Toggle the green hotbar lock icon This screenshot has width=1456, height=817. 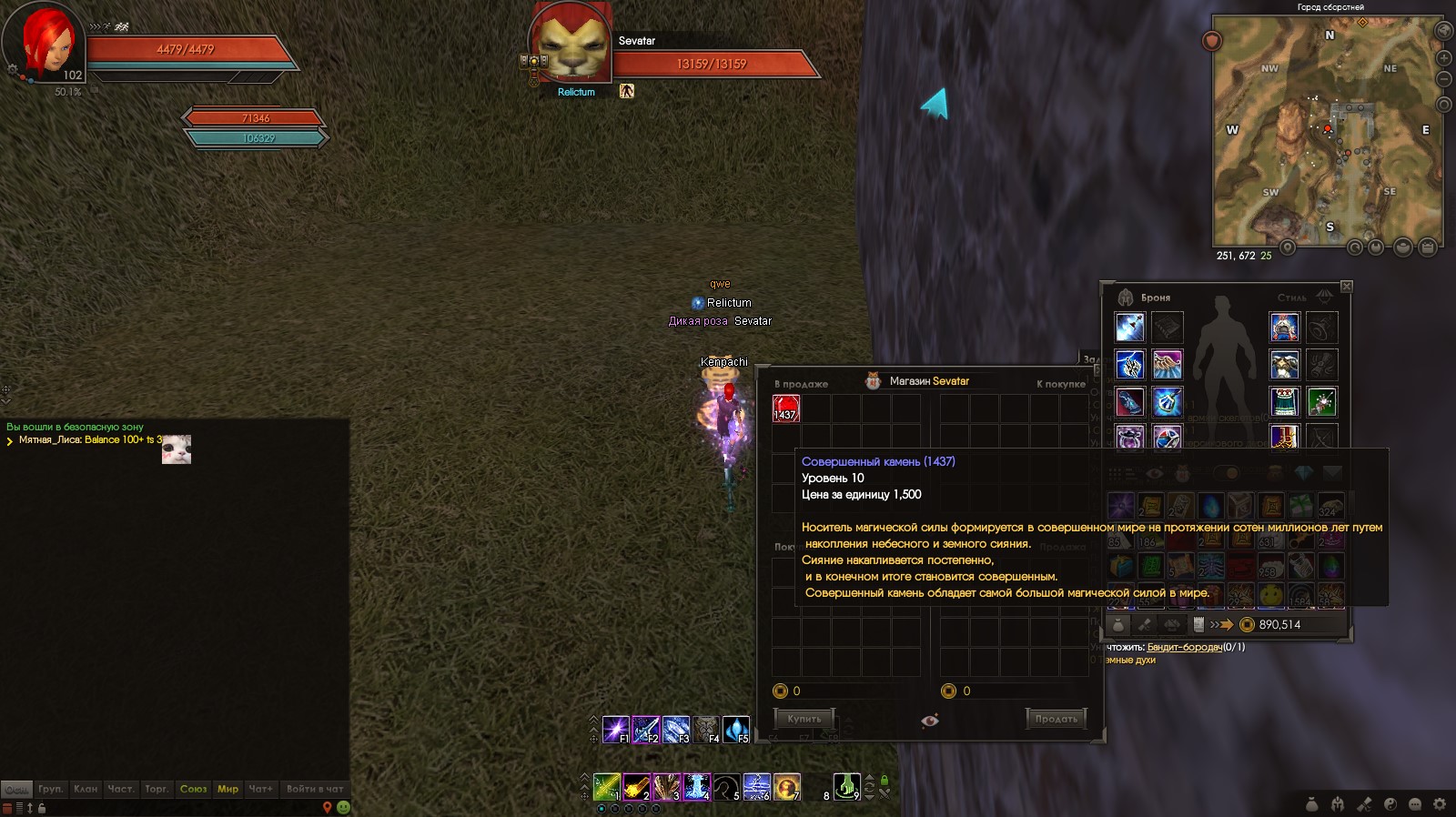click(x=884, y=781)
